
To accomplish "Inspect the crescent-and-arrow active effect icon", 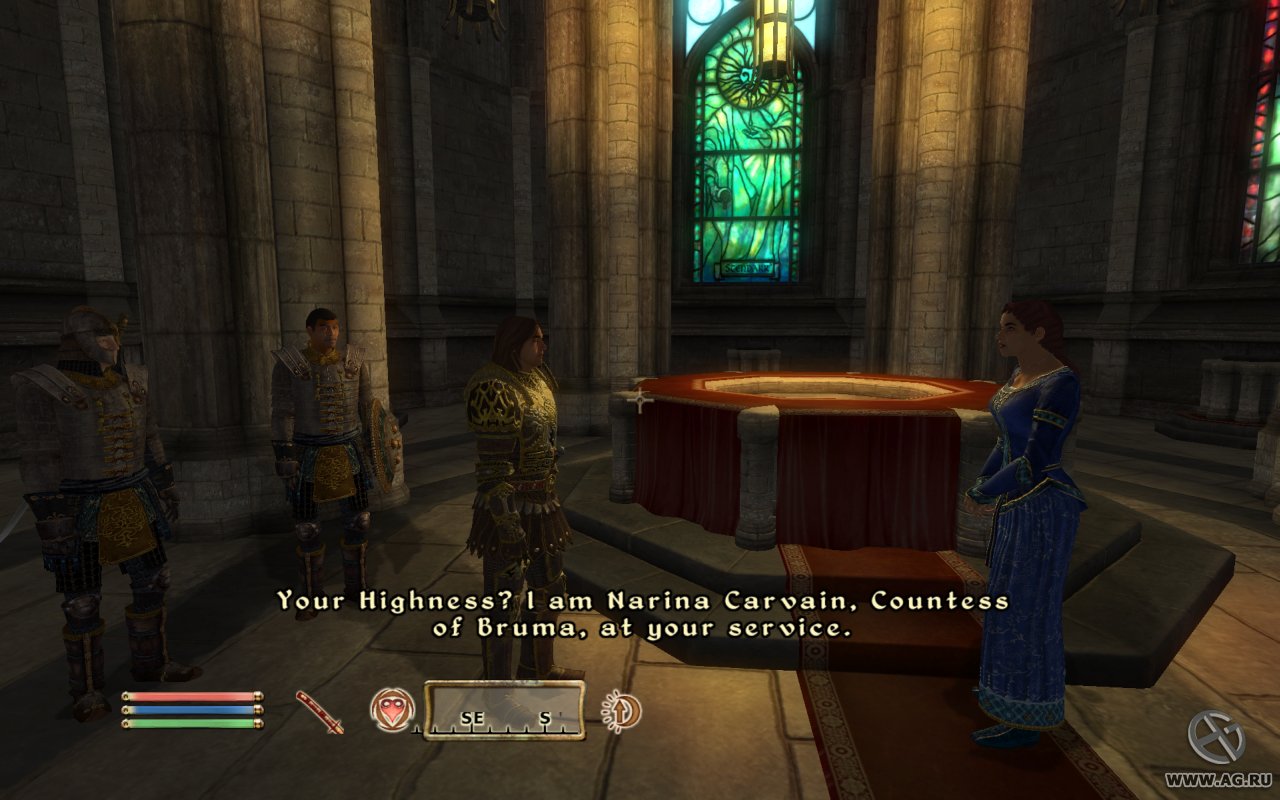I will pyautogui.click(x=622, y=711).
